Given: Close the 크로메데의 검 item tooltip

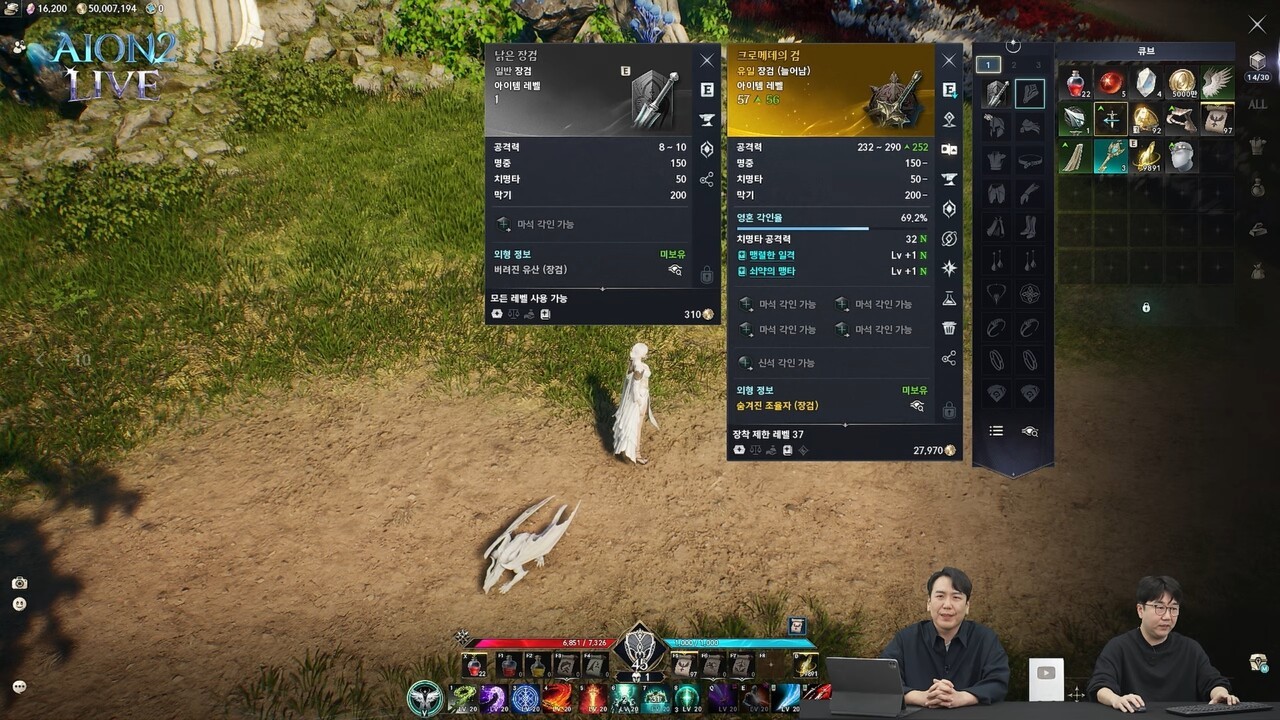Looking at the screenshot, I should coord(949,61).
